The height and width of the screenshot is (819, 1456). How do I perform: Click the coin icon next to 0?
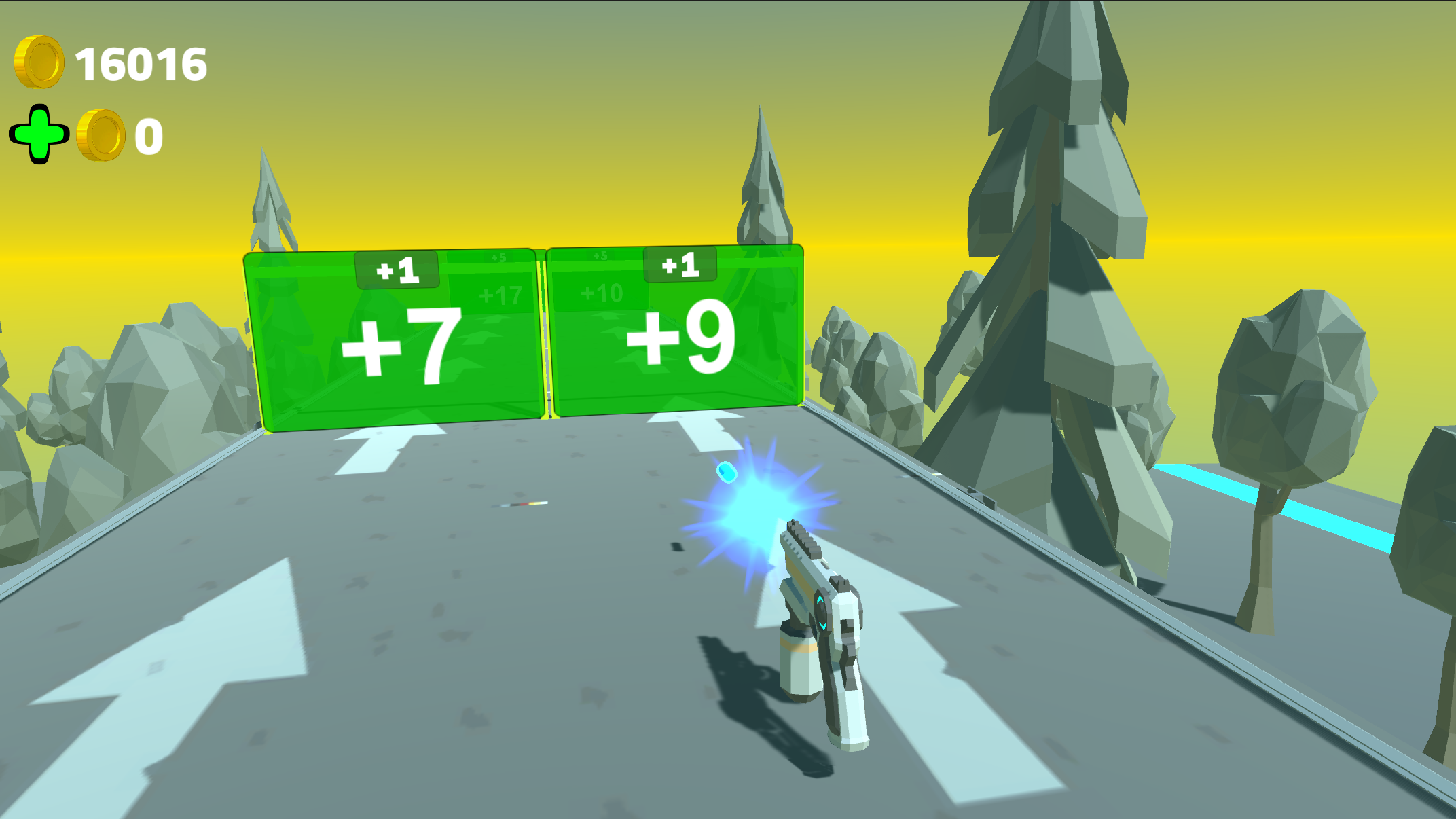(101, 136)
